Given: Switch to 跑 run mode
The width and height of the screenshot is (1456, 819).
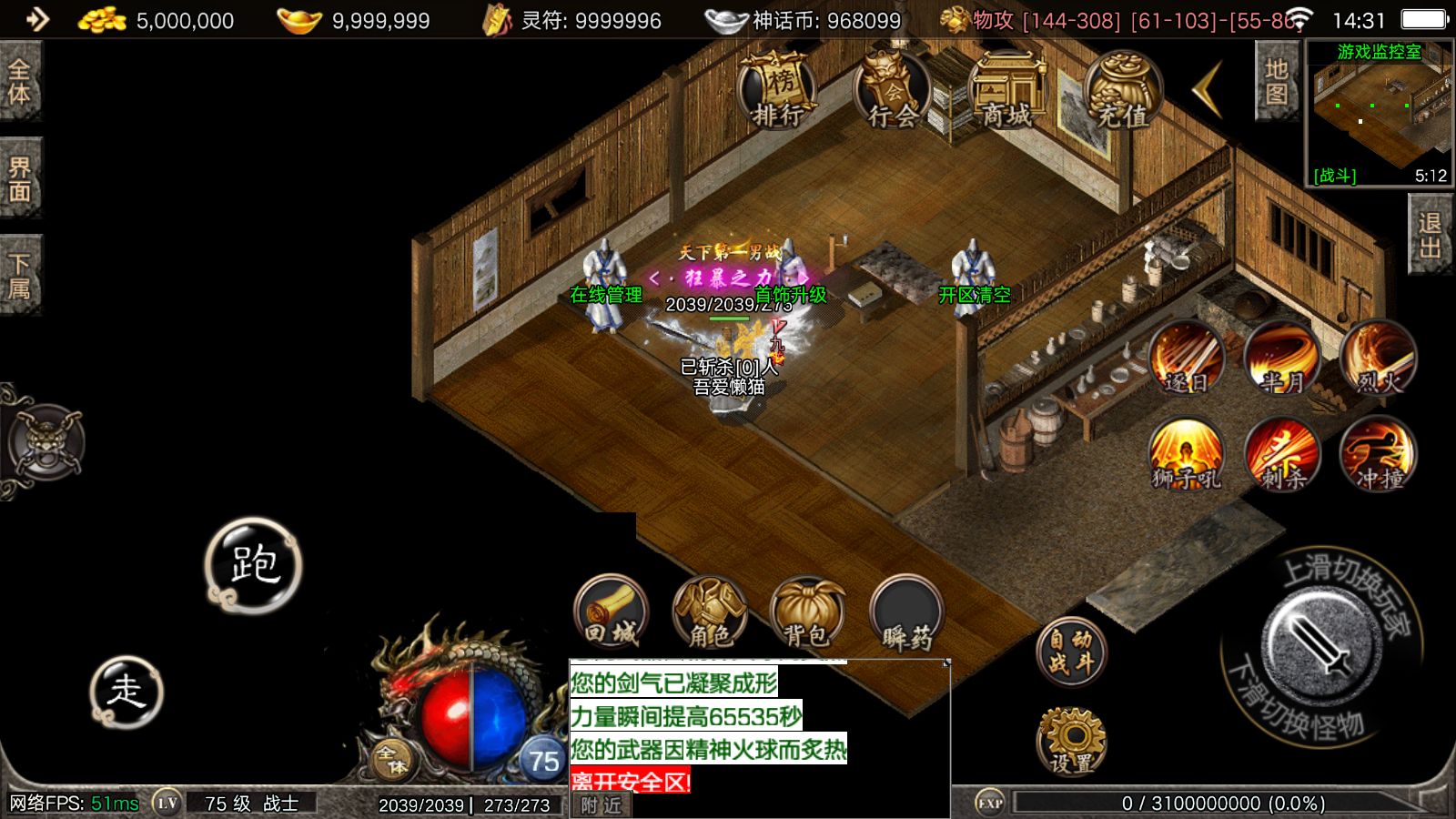Looking at the screenshot, I should [253, 565].
